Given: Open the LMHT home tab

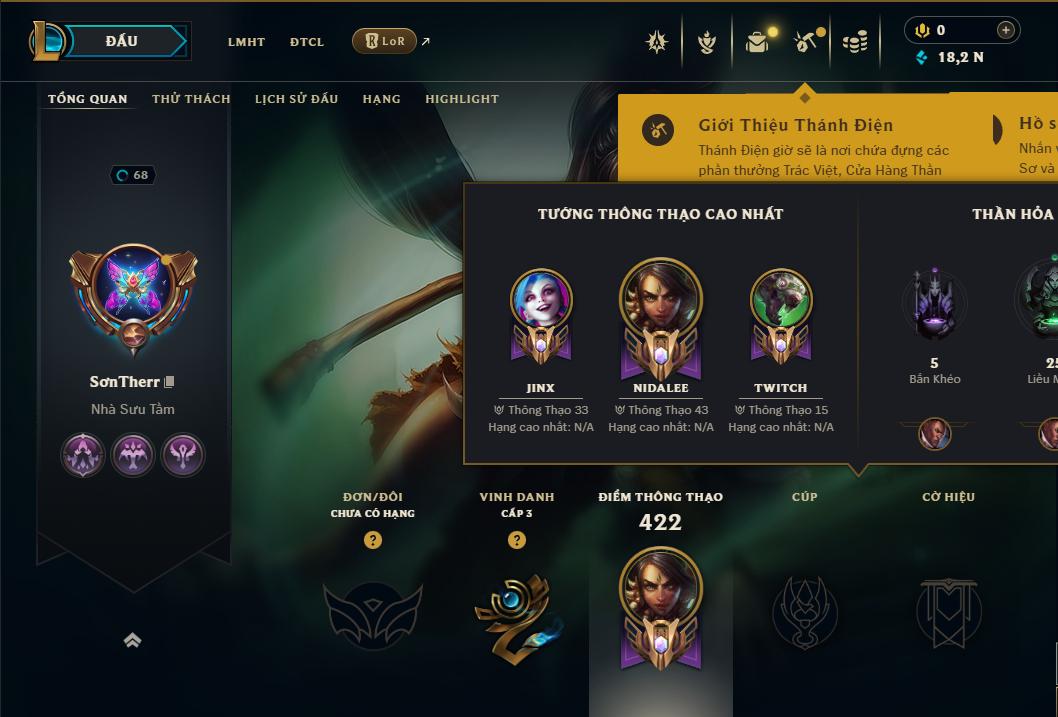Looking at the screenshot, I should 246,42.
